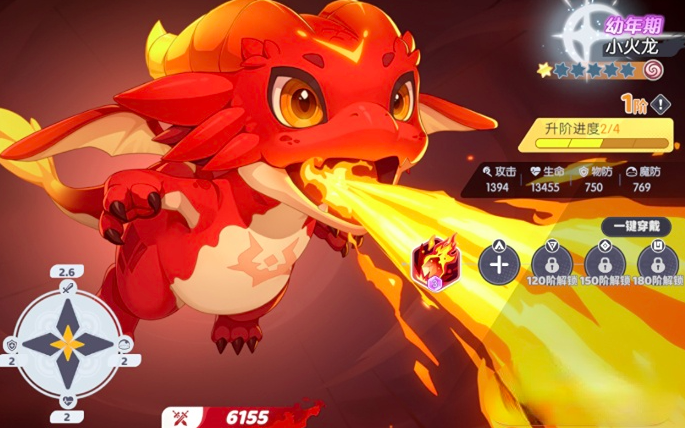Add gear to the empty plus slot
685x428 pixels.
tap(498, 263)
